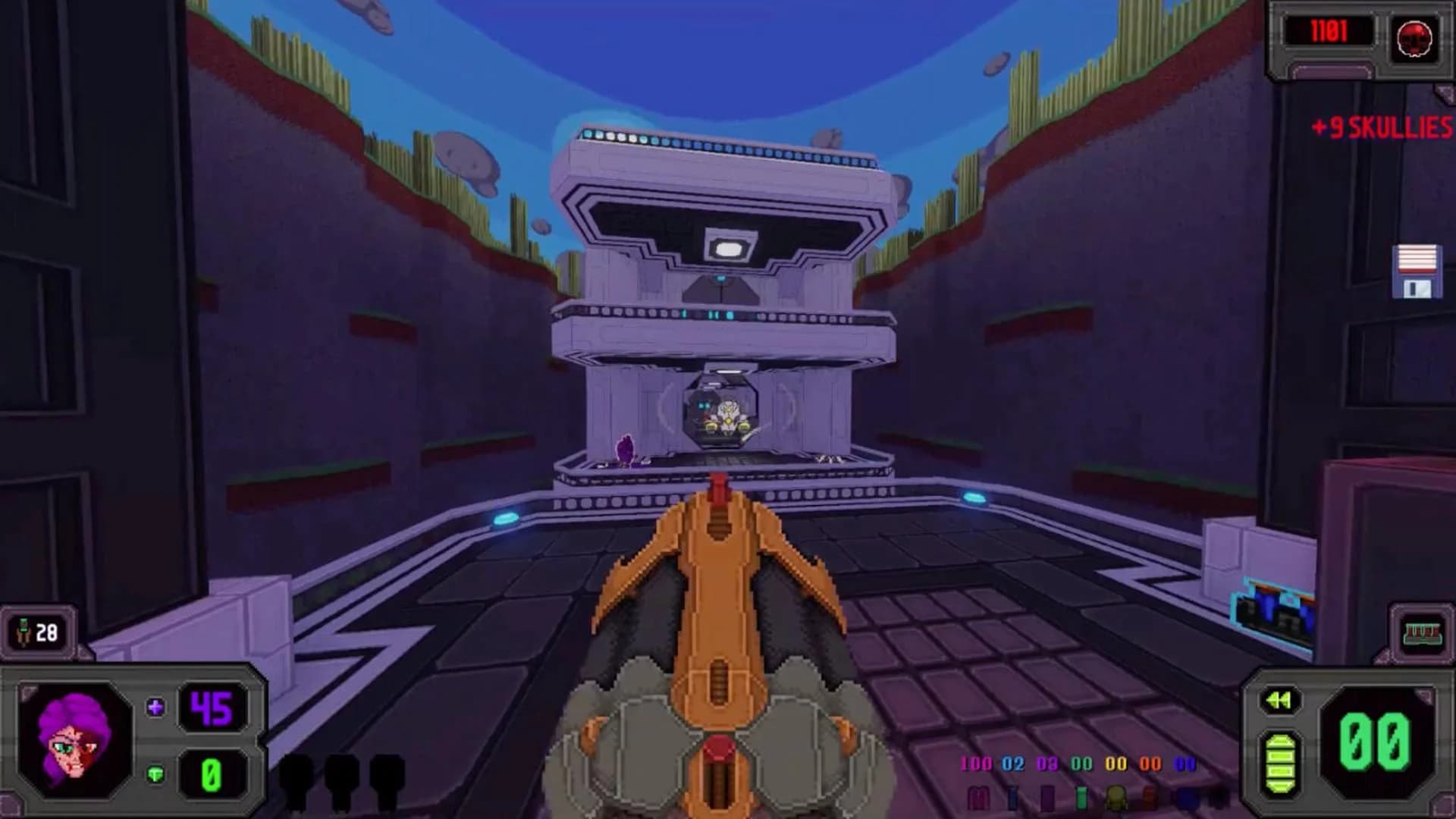Select the green soldier counter icon
The width and height of the screenshot is (1456, 819).
(23, 629)
